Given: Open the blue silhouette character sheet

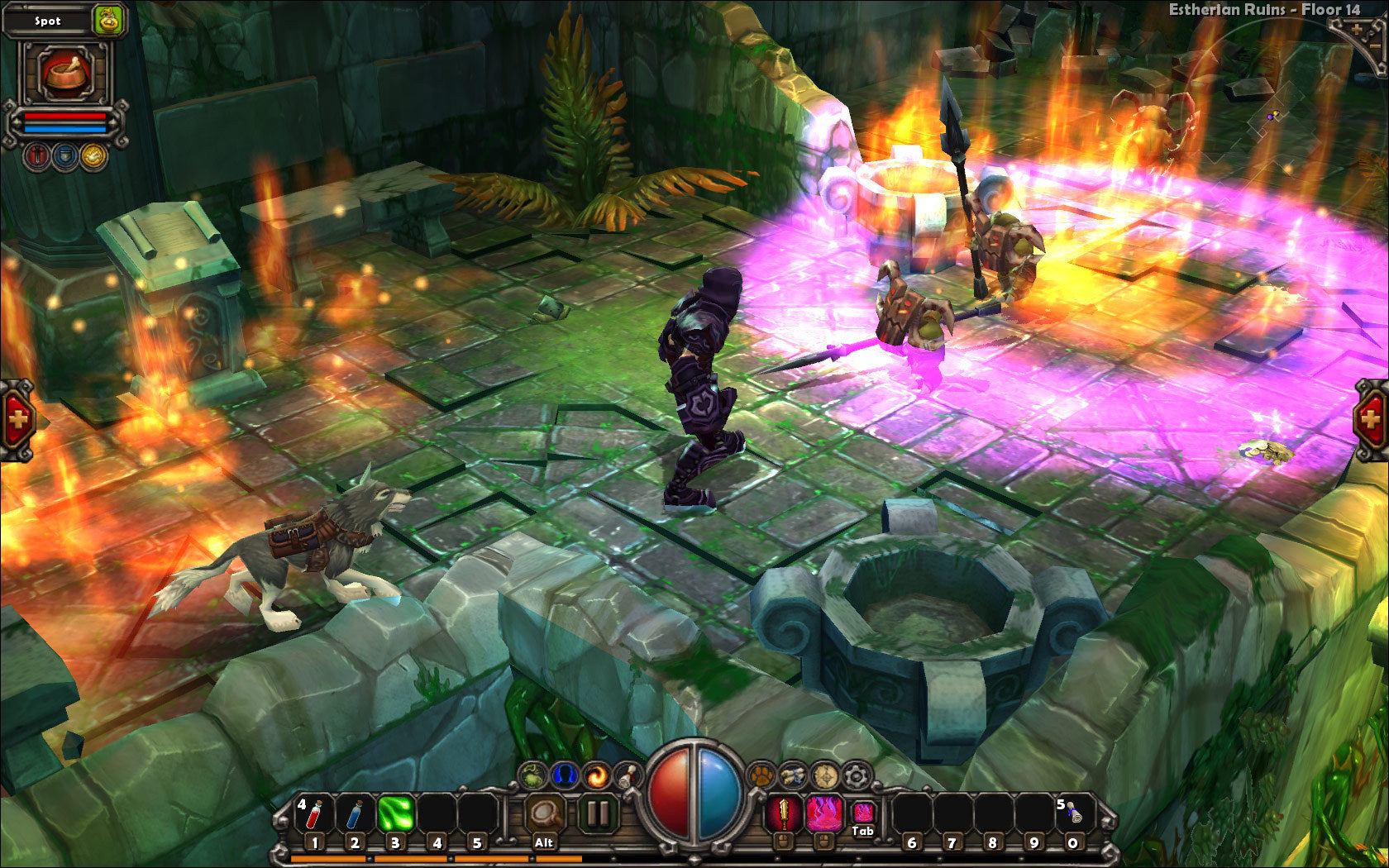Looking at the screenshot, I should (x=565, y=775).
